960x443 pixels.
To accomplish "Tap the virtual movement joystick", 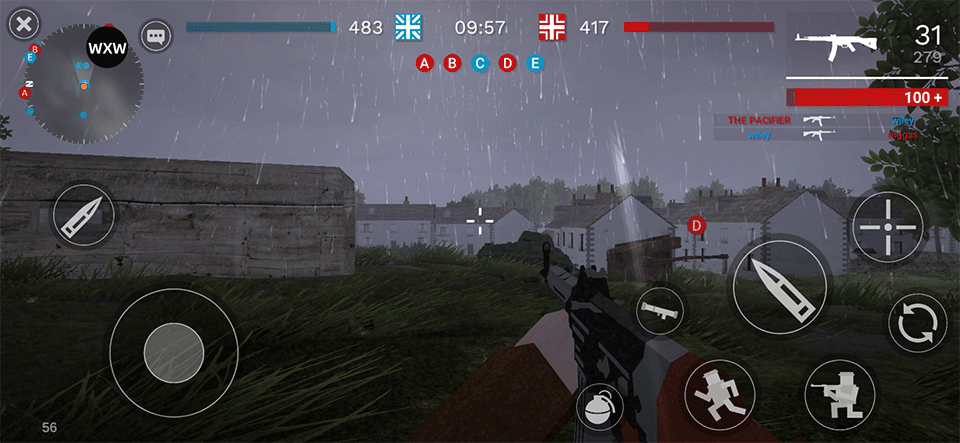I will click(174, 351).
